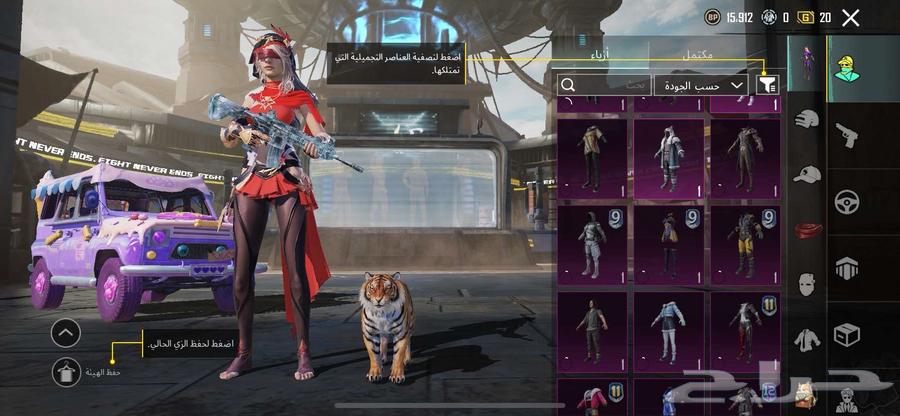Image resolution: width=900 pixels, height=416 pixels.
Task: Choose the face mask category icon
Action: (807, 283)
